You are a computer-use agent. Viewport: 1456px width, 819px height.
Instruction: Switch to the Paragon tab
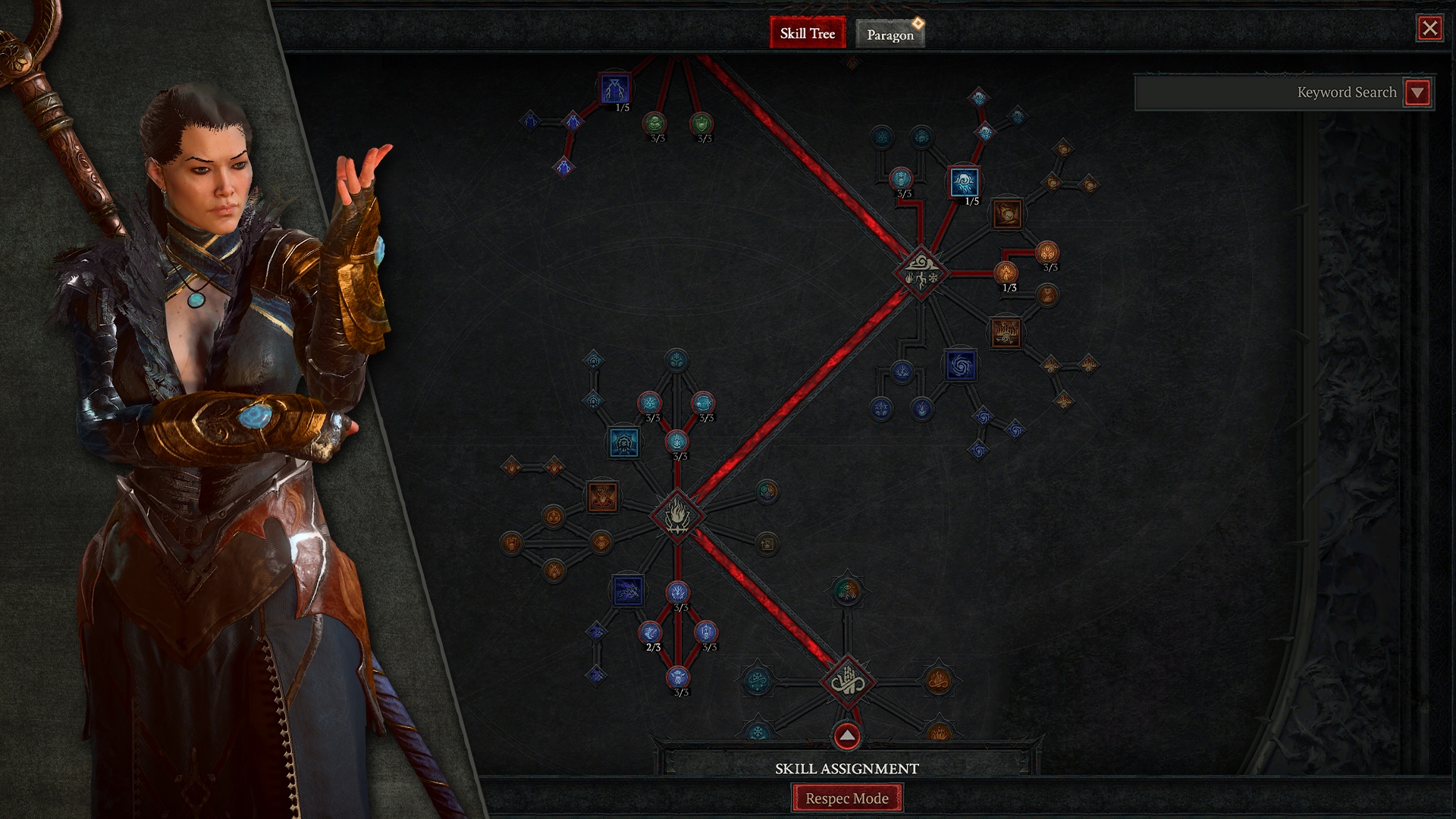(x=890, y=35)
